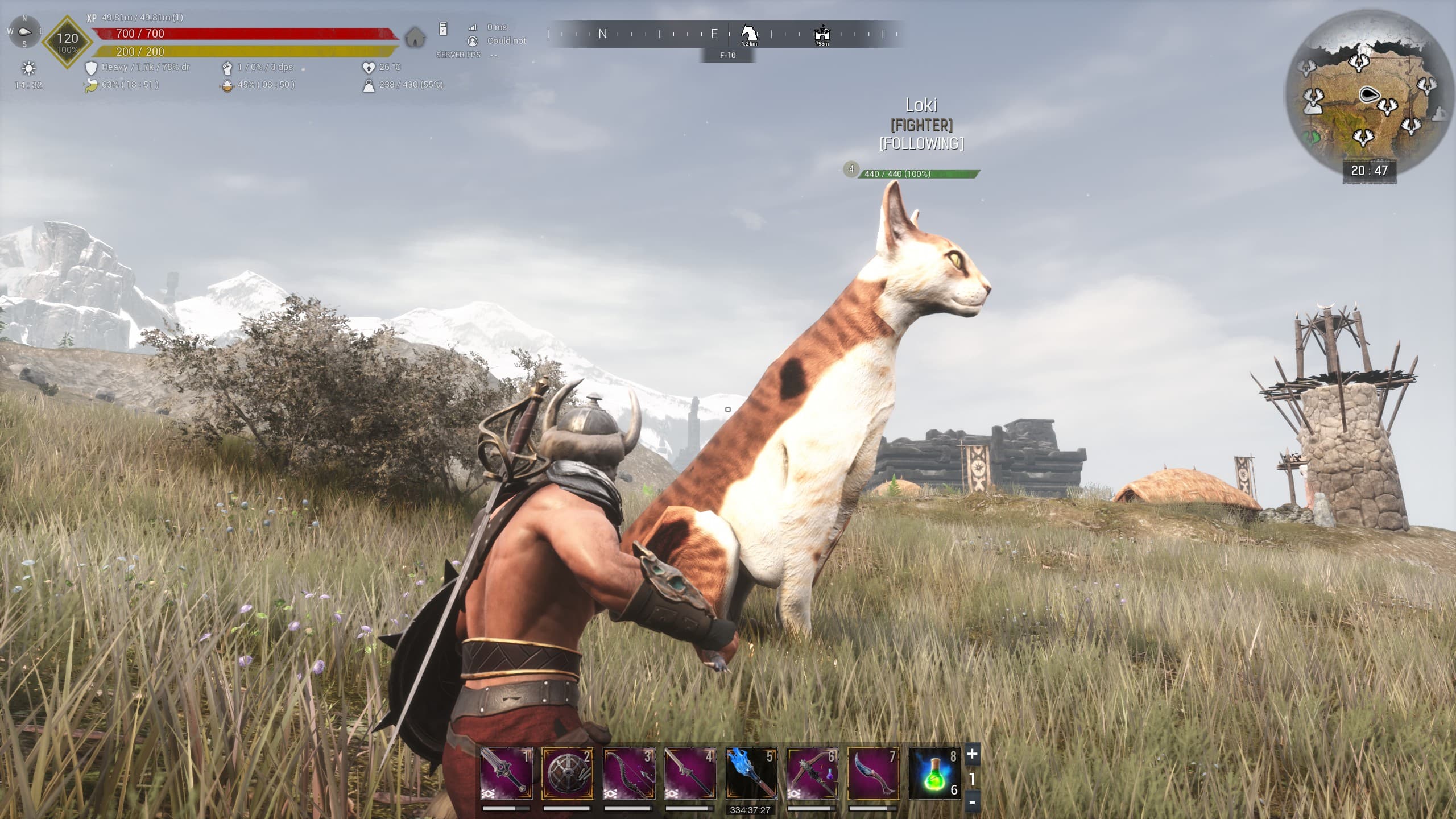Use the green potion in slot 8
The image size is (1456, 819).
click(x=935, y=773)
